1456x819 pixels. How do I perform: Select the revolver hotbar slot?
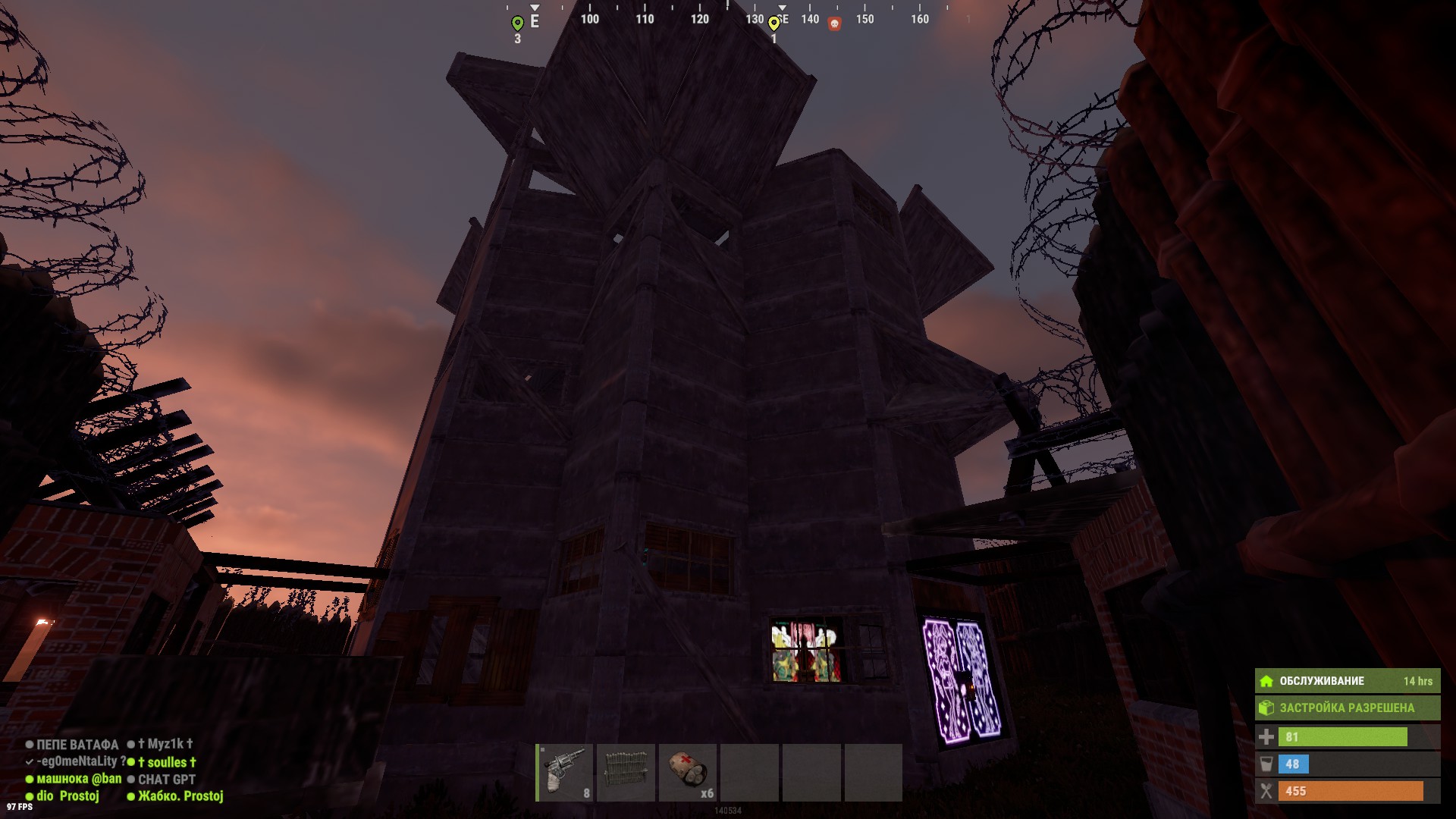click(x=566, y=772)
